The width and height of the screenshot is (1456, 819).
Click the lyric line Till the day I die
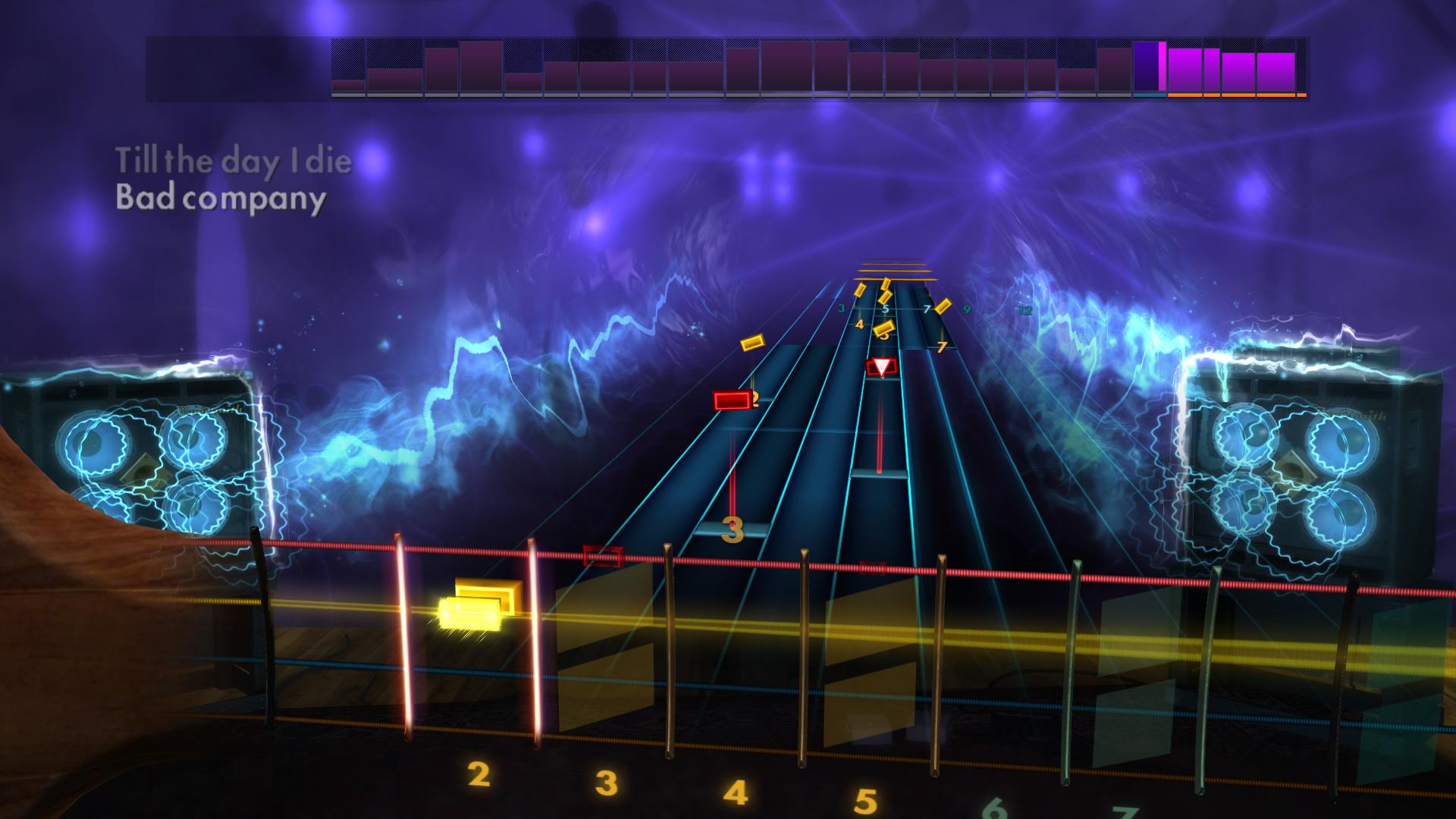(233, 159)
